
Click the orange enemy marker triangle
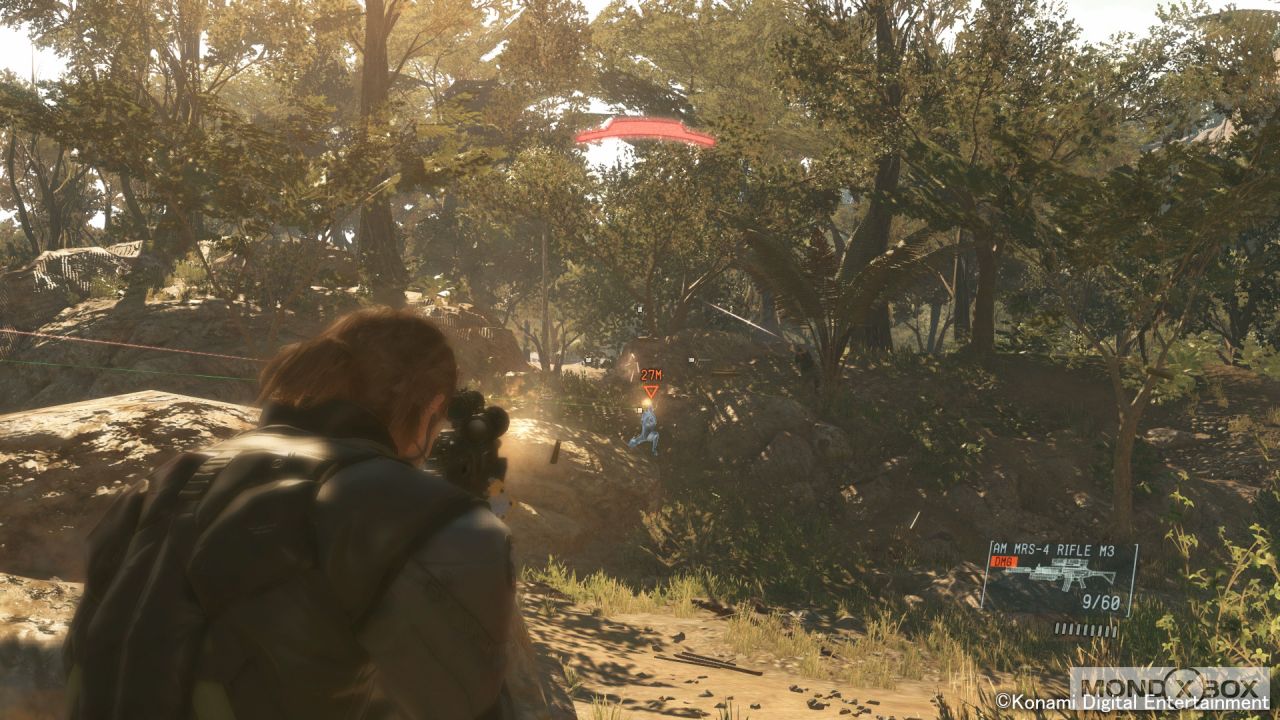pyautogui.click(x=652, y=392)
